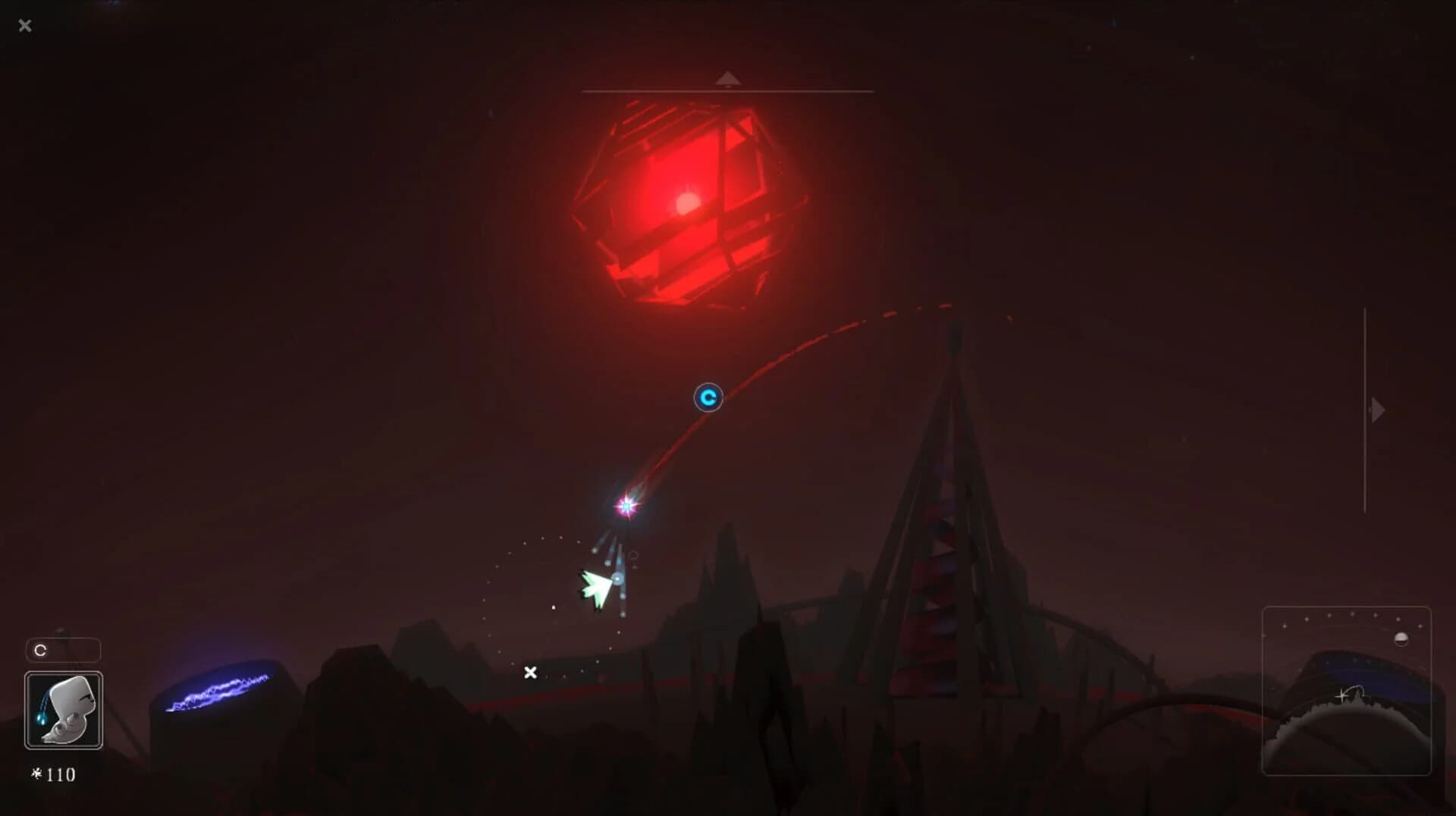1456x816 pixels.
Task: Expand the right-edge side panel chevron
Action: pyautogui.click(x=1377, y=410)
